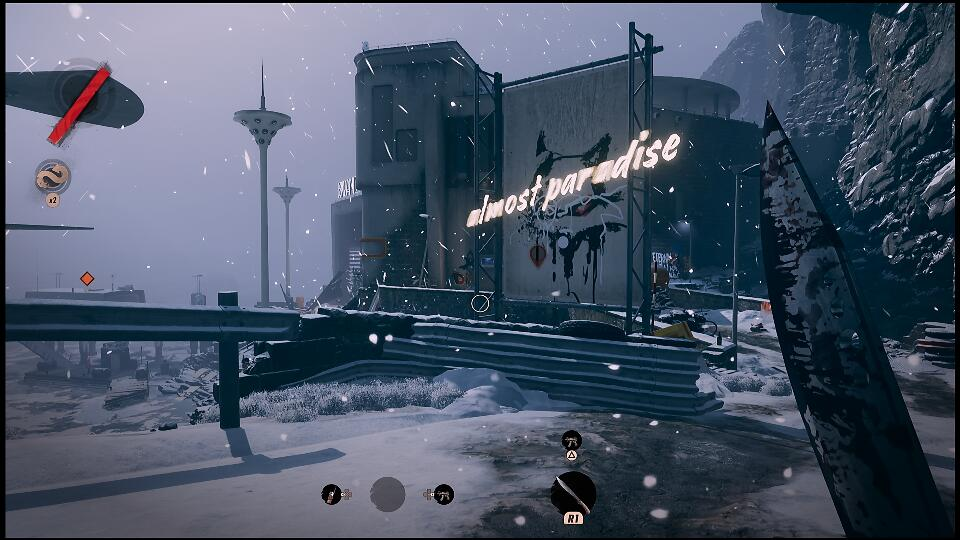The image size is (960, 540).
Task: Click the Reprise charges icon marked x2
Action: tap(53, 178)
